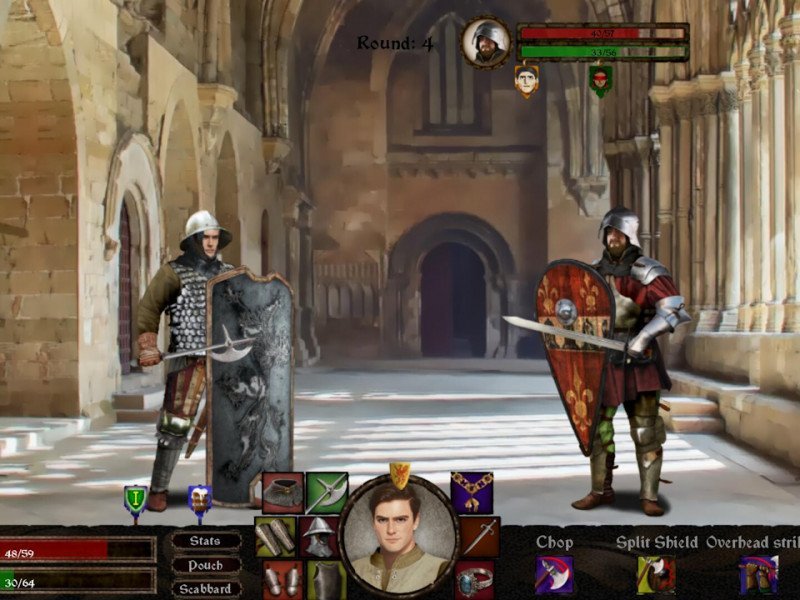Activate the Split Shield ability
Viewport: 800px width, 600px height.
point(656,575)
